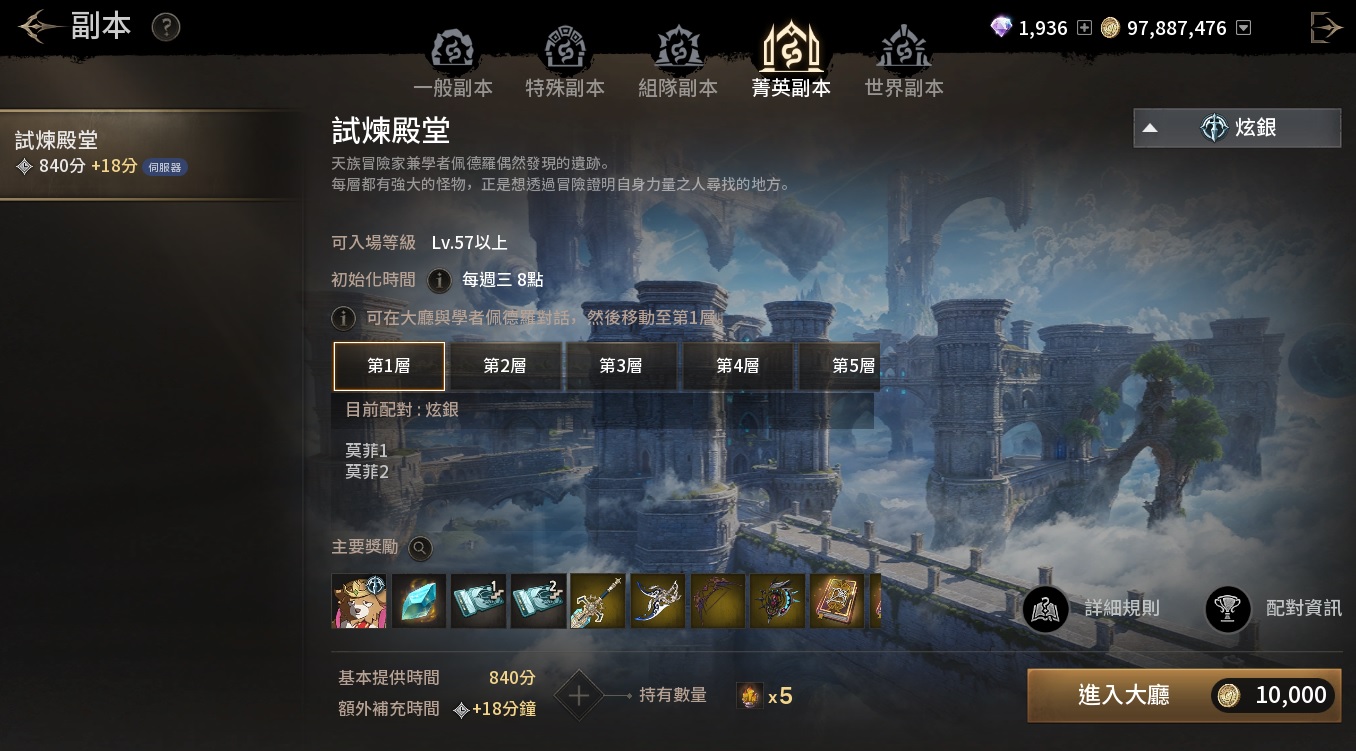Open the 炫銀 server dropdown

(x=1237, y=128)
